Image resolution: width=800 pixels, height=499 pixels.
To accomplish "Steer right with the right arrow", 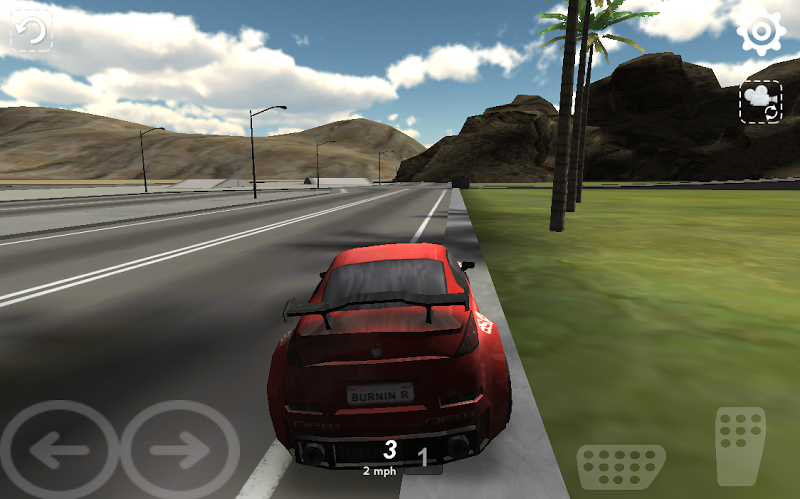I will coord(180,450).
